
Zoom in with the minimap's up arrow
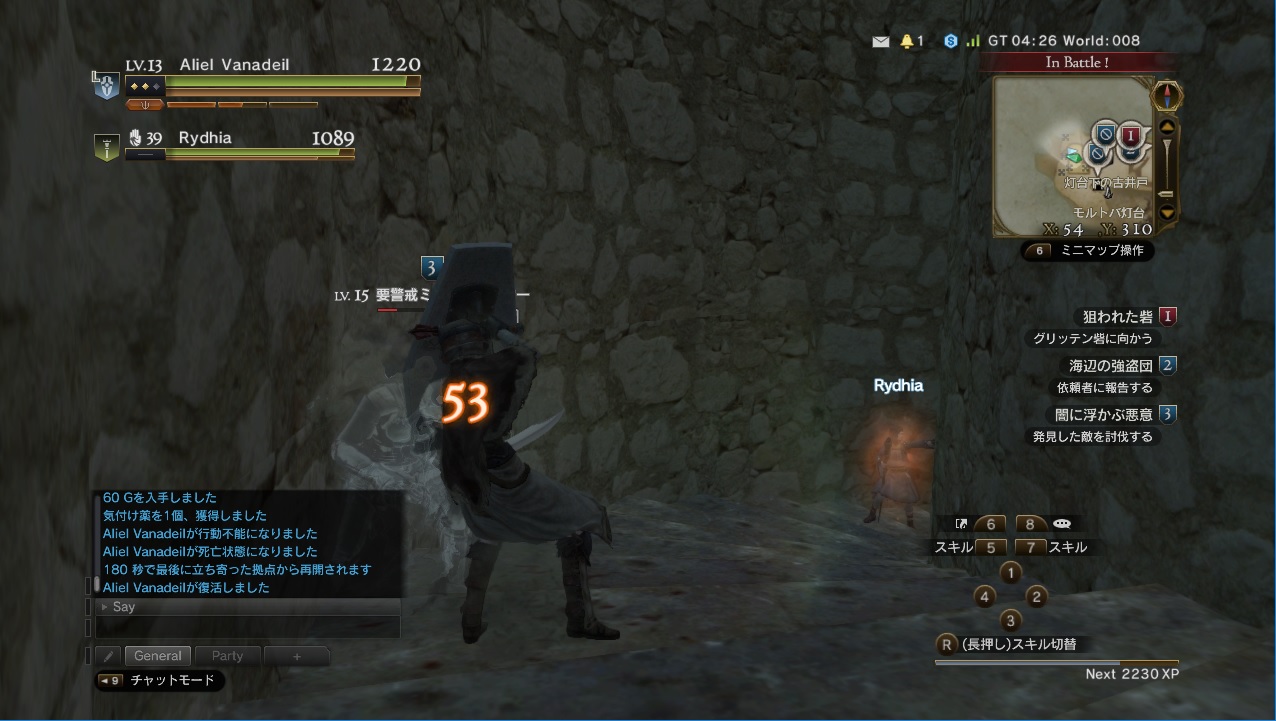(x=1166, y=127)
